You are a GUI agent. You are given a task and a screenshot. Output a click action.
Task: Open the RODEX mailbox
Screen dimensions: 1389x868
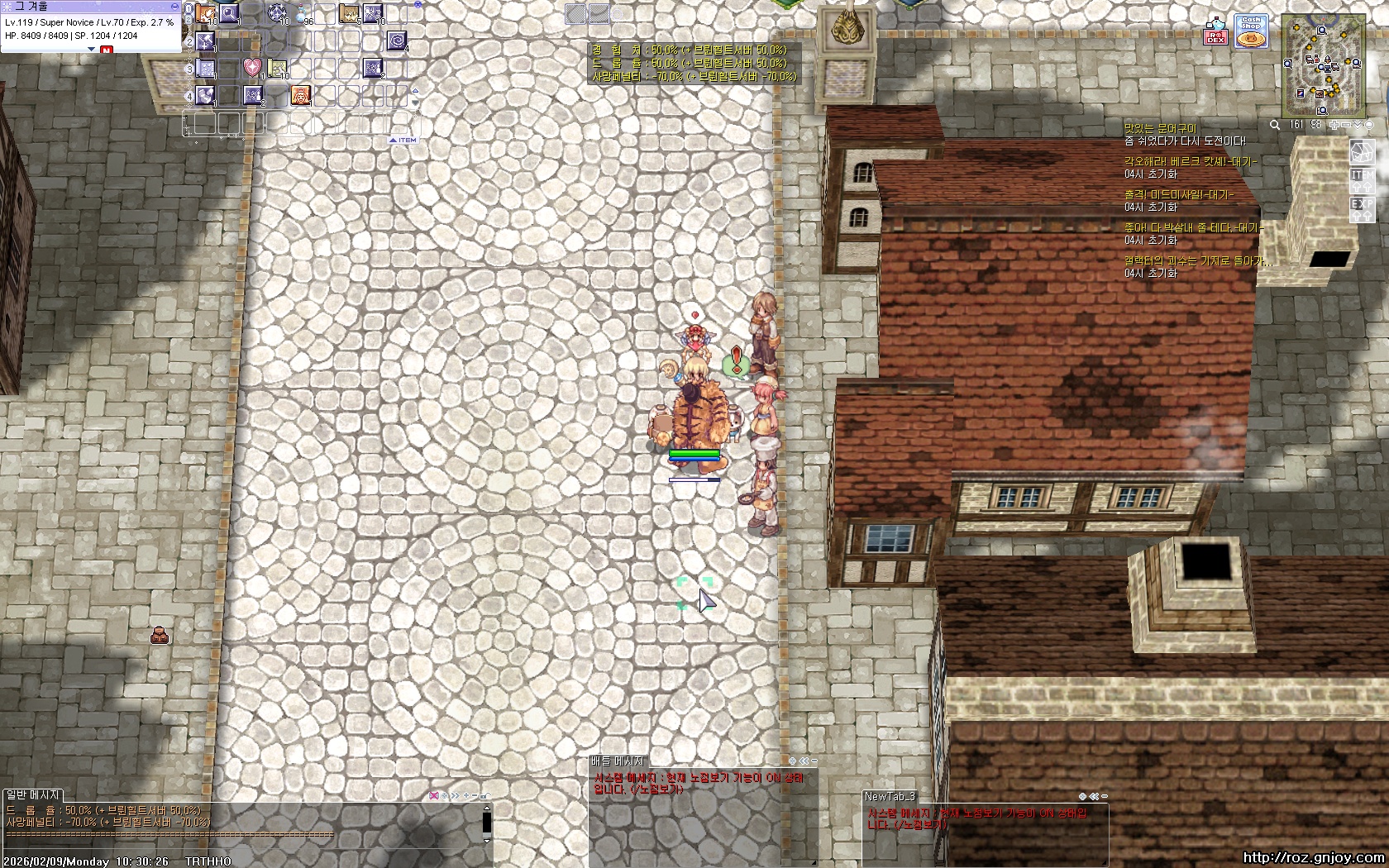point(1215,31)
